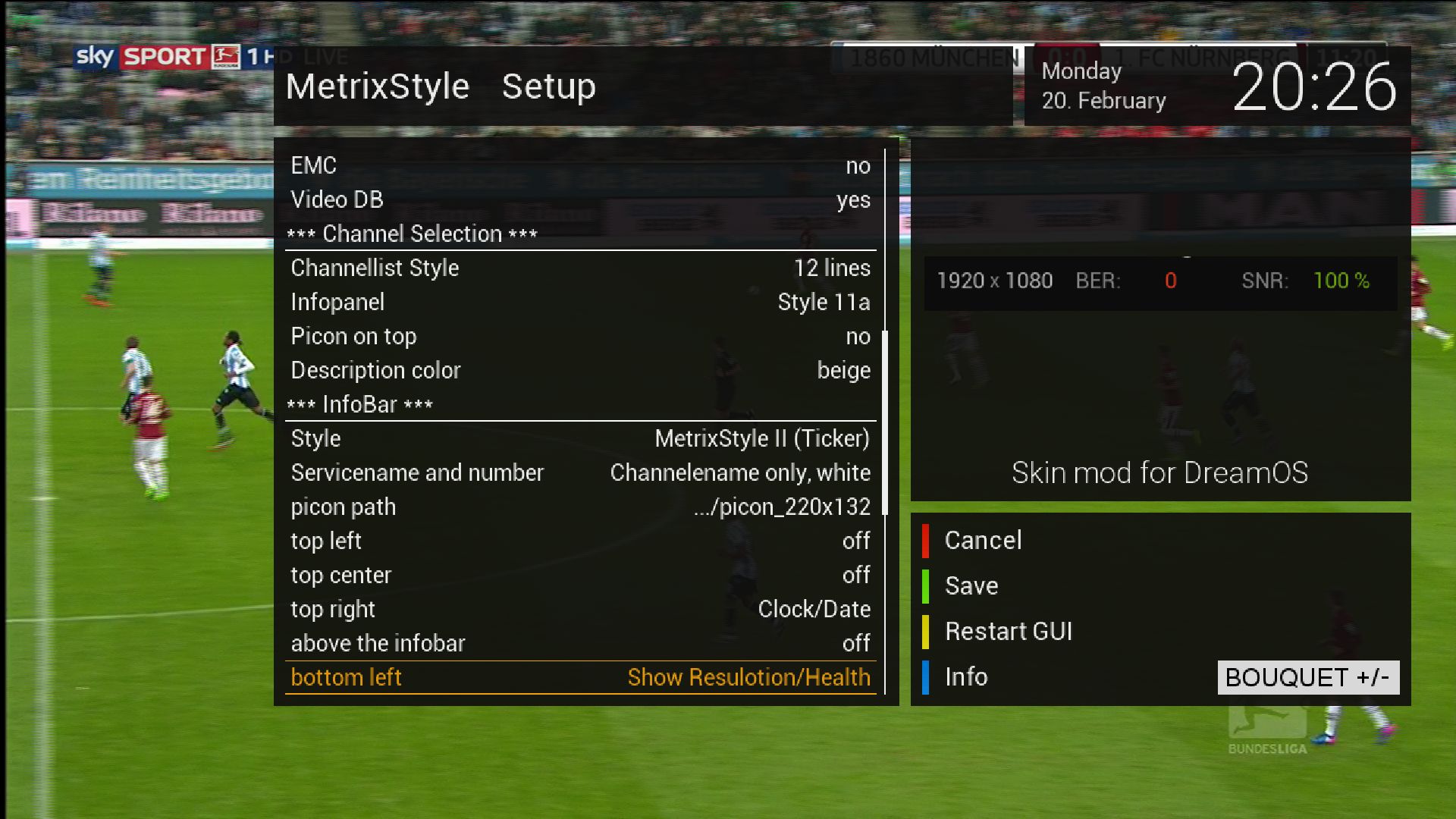Select the top right Clock/Date row
This screenshot has width=1456, height=819.
[580, 609]
